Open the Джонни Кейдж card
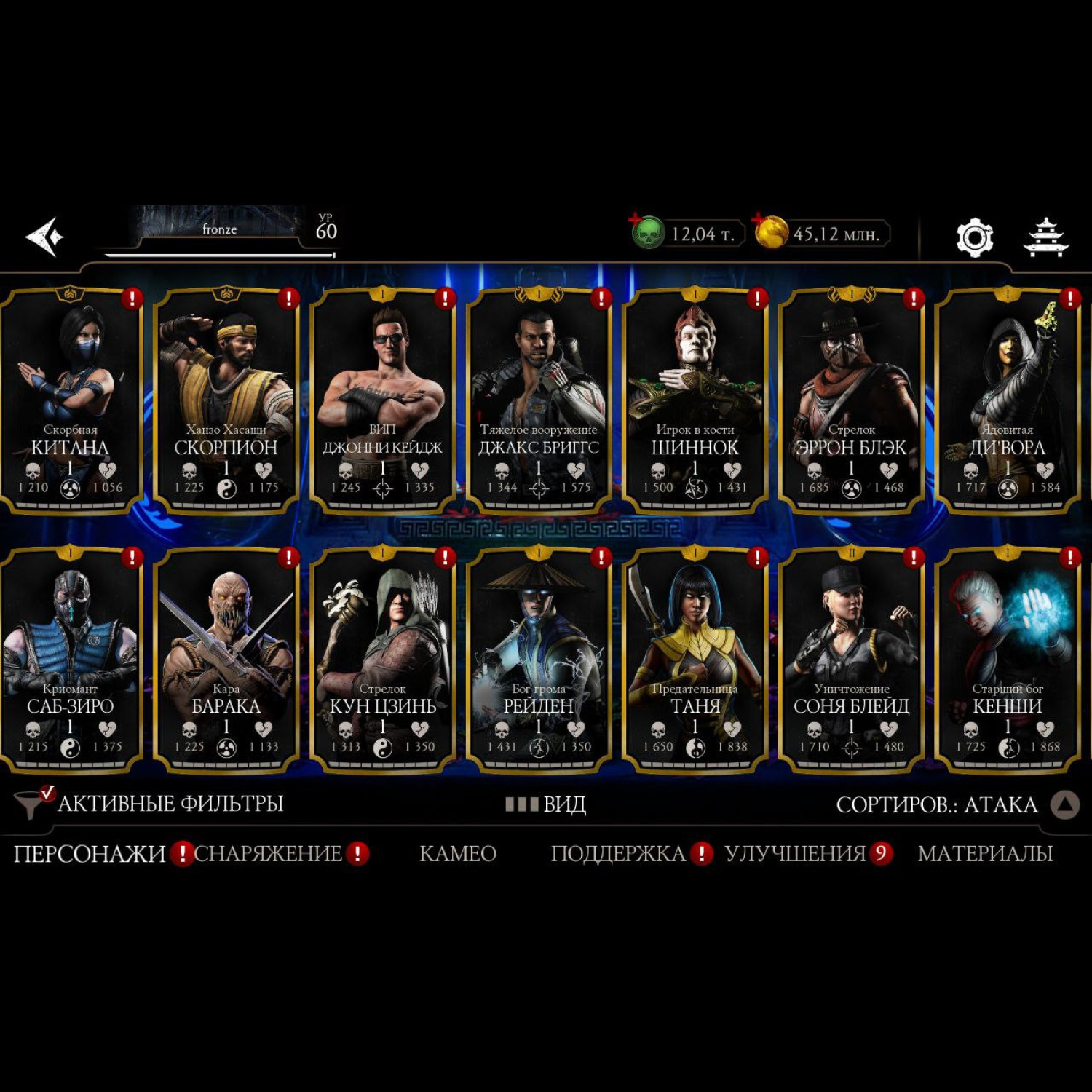 point(383,400)
